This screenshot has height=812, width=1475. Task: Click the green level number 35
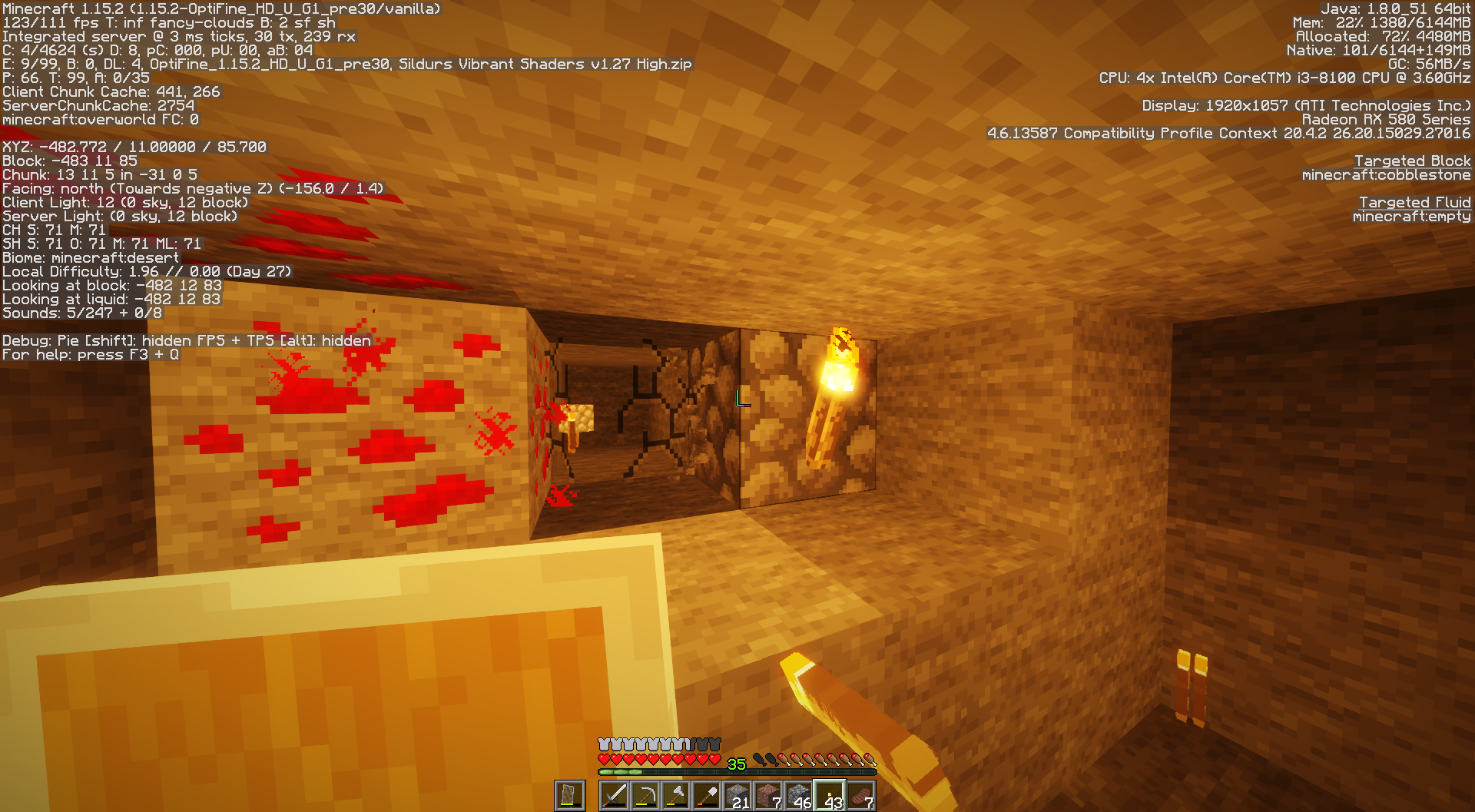[x=737, y=762]
